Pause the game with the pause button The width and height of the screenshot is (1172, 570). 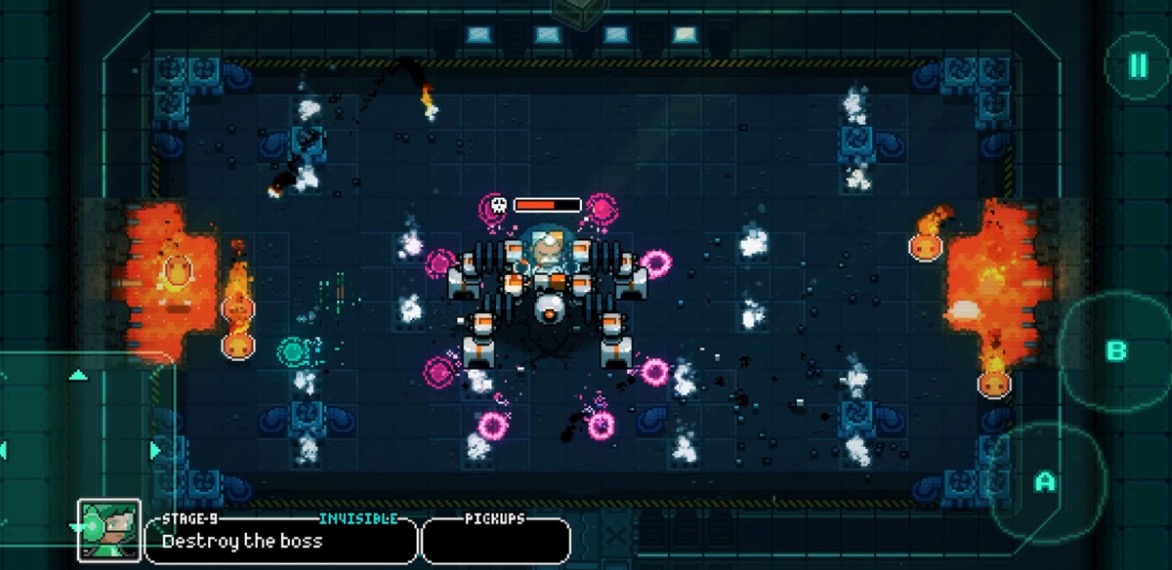tap(1137, 66)
